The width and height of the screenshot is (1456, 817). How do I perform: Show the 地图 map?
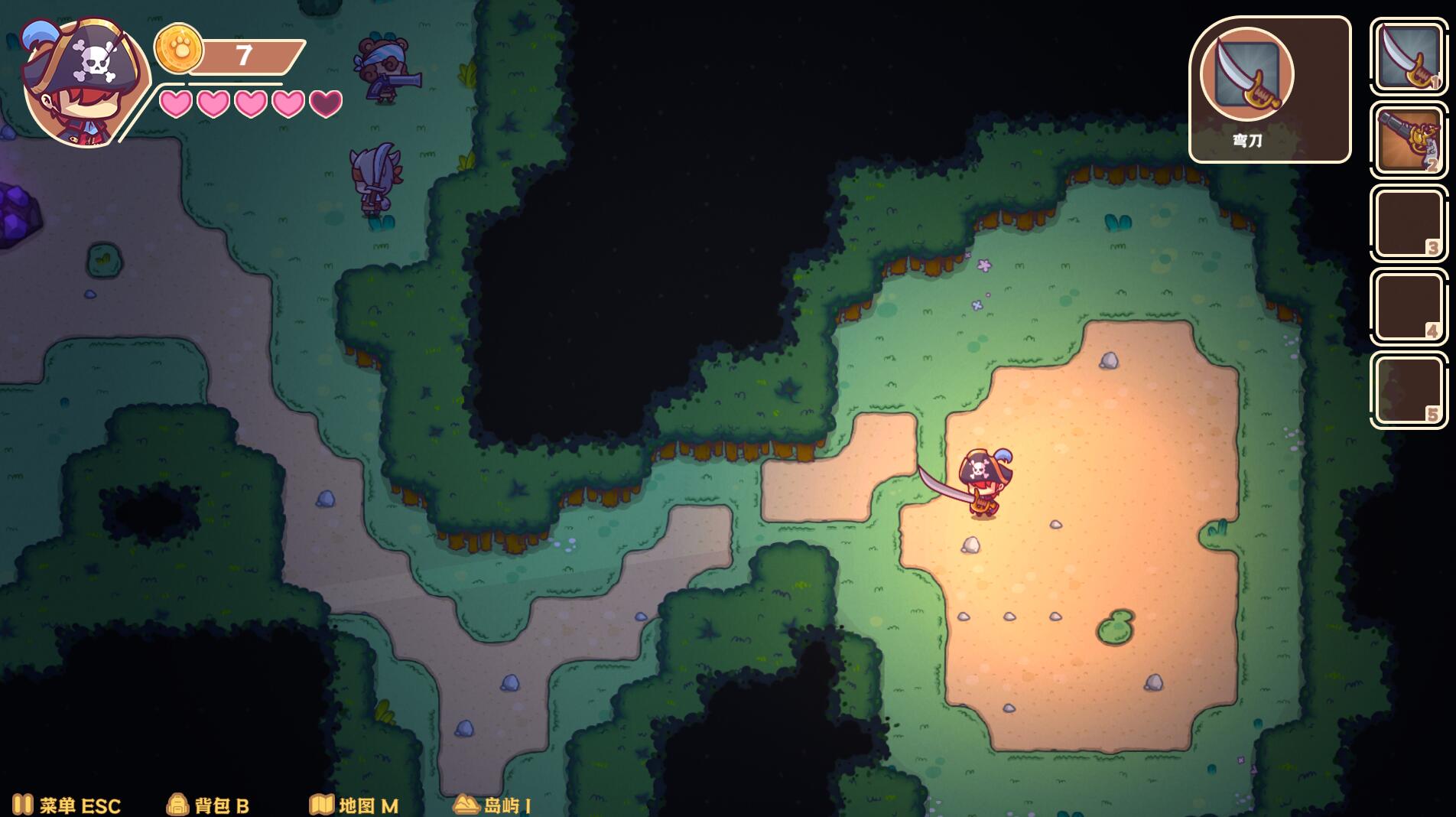(x=354, y=805)
